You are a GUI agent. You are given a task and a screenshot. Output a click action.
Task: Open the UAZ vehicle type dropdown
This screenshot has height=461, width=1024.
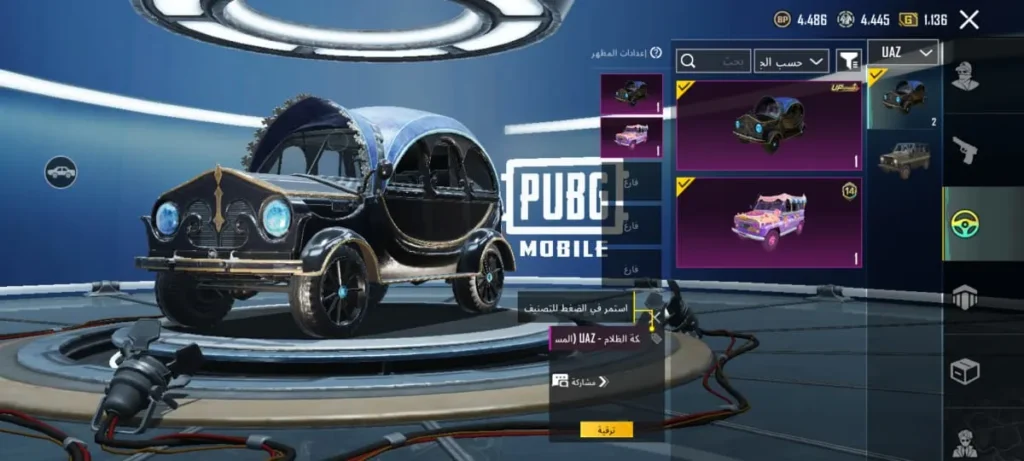click(903, 53)
